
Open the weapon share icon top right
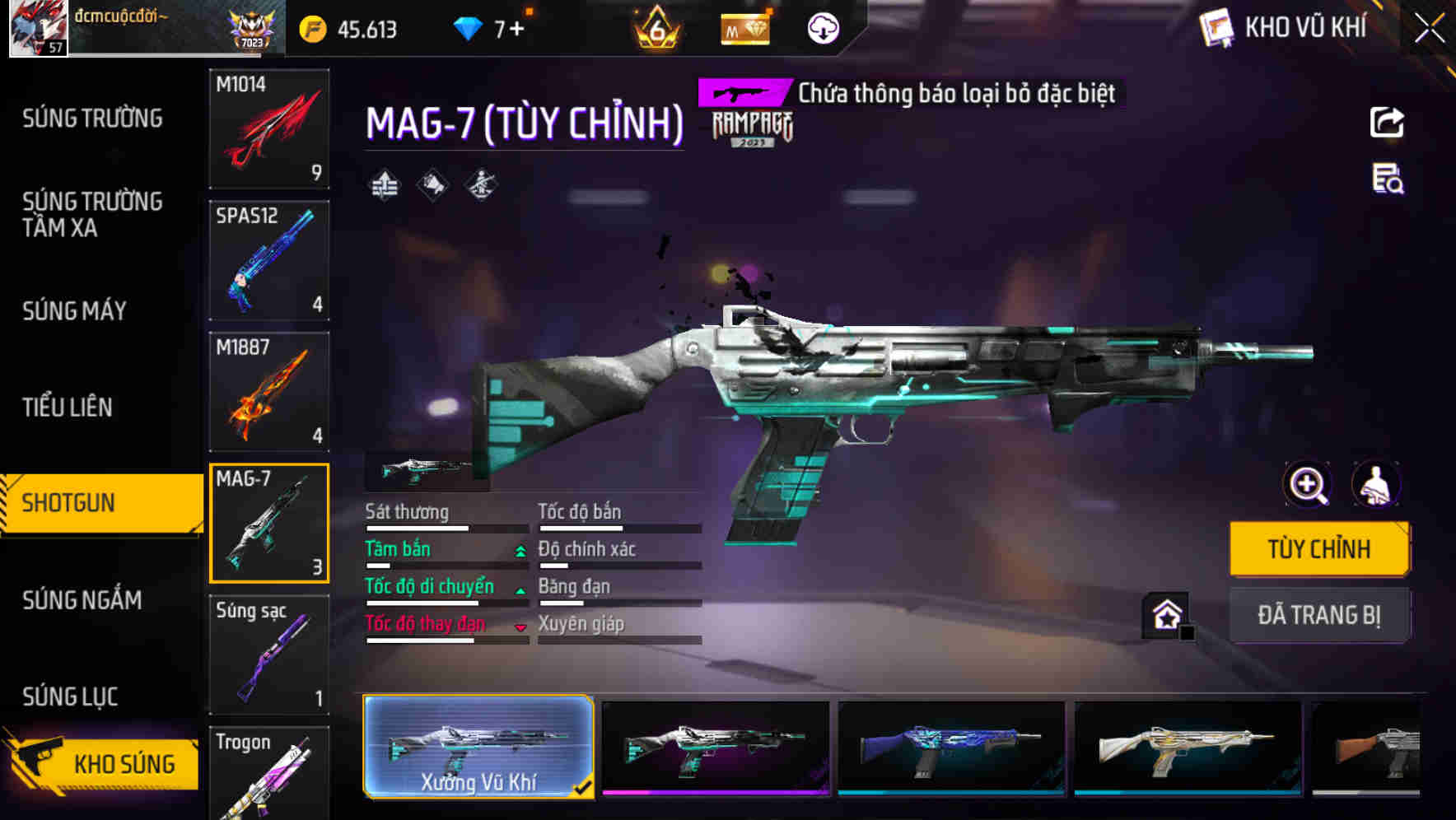pyautogui.click(x=1387, y=122)
